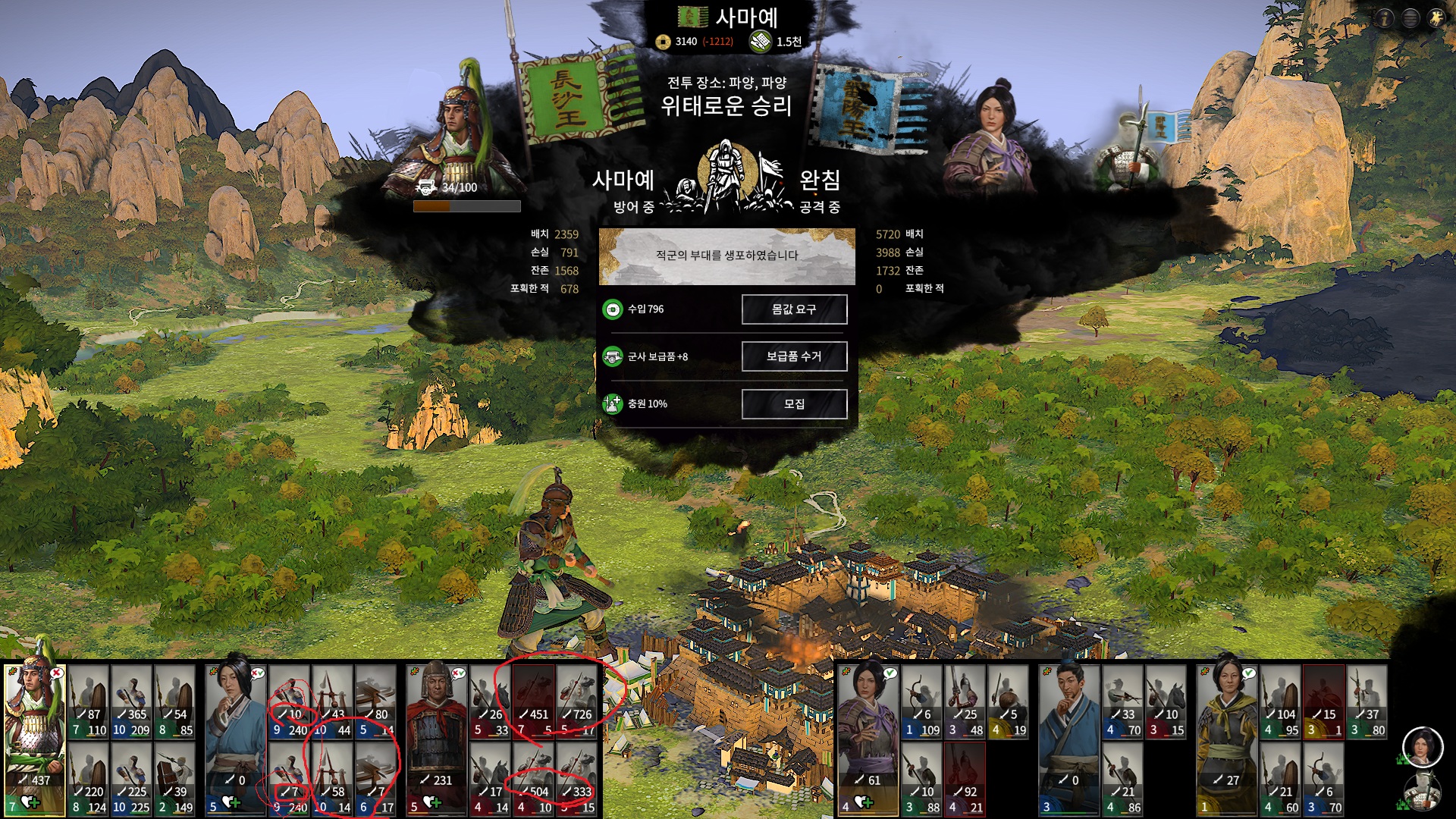
Task: Select the enemy unit card with 92 kills
Action: (965, 779)
